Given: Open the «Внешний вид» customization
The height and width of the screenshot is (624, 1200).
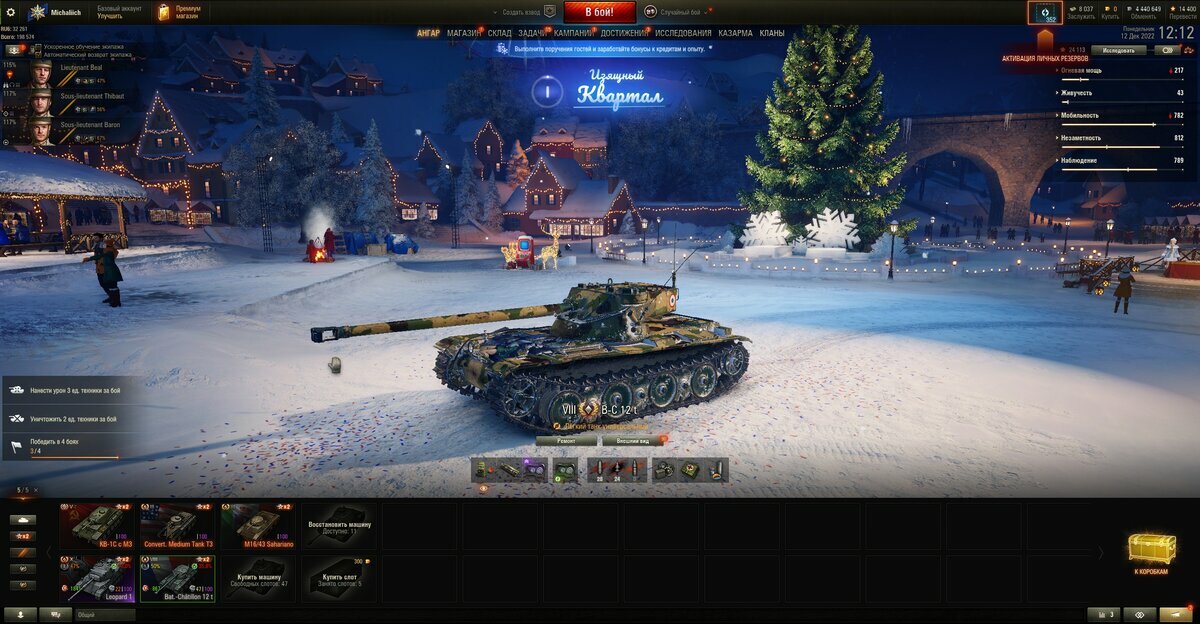Looking at the screenshot, I should 631,440.
